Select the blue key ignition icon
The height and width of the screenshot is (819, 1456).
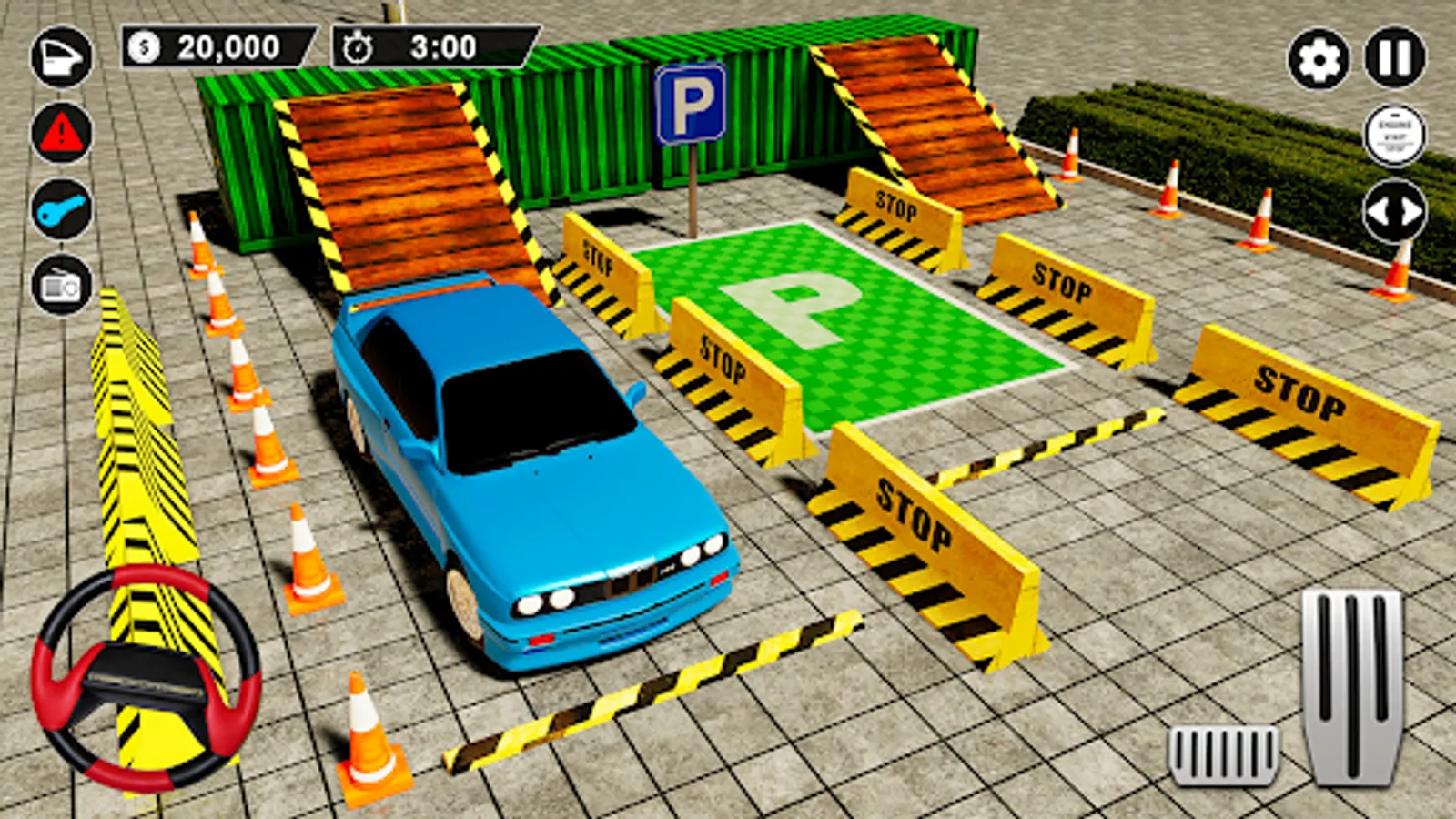pyautogui.click(x=58, y=211)
